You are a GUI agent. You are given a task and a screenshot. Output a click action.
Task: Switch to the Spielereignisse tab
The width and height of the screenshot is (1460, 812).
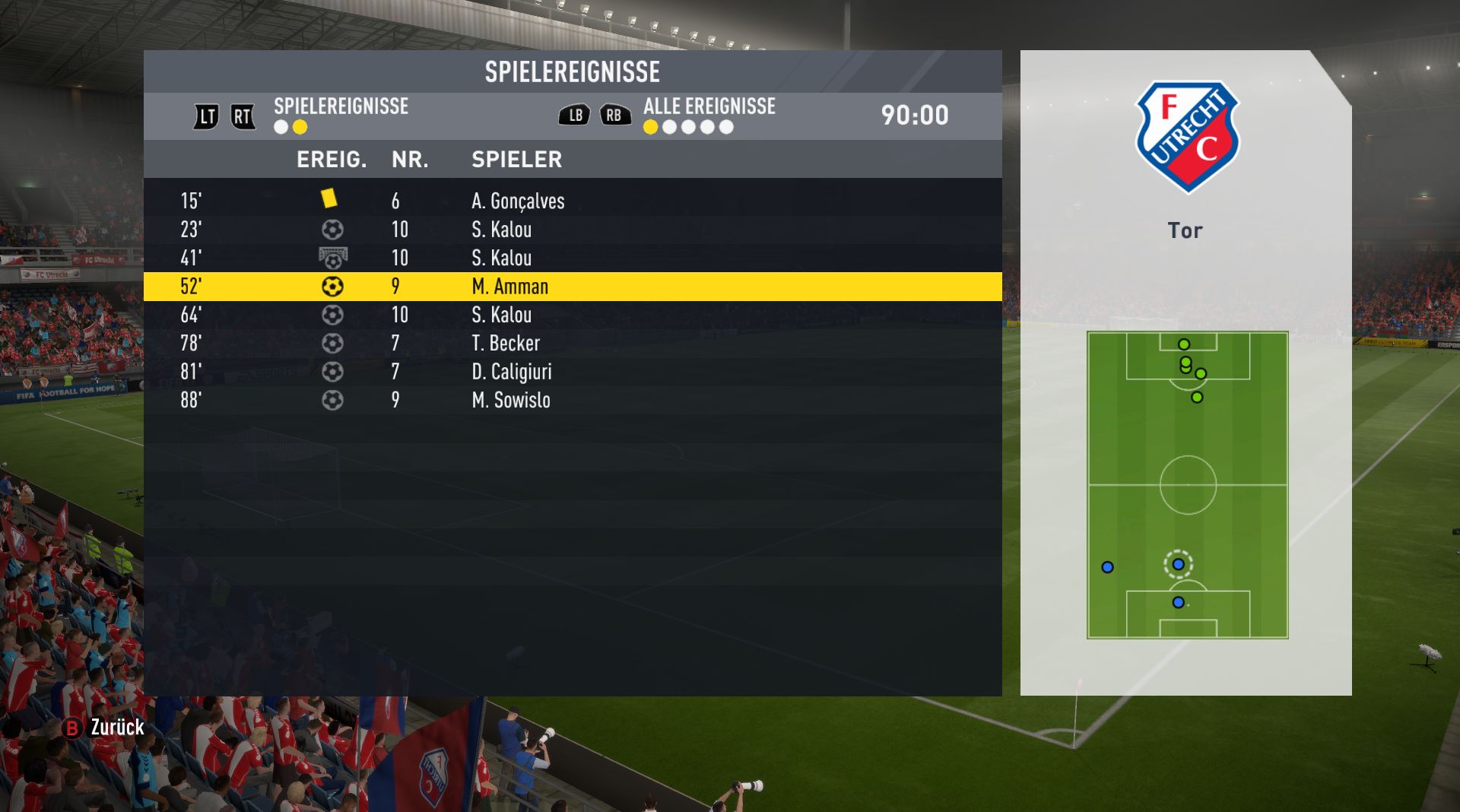(x=341, y=106)
